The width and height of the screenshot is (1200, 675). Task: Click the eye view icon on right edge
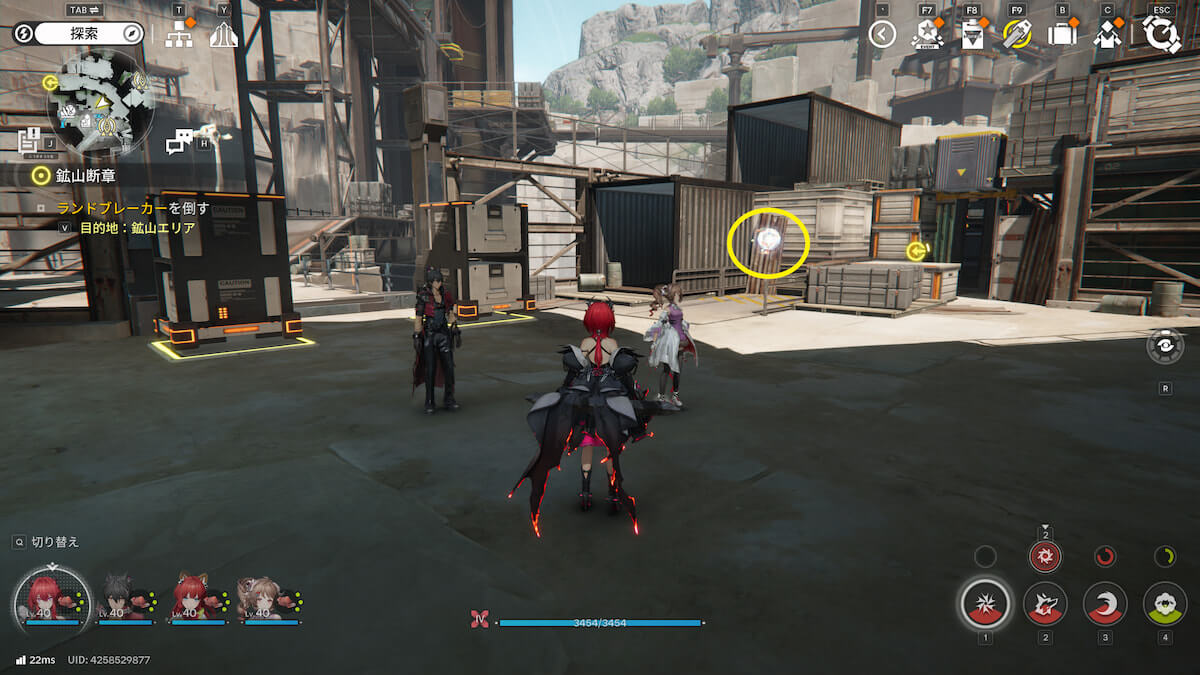click(x=1165, y=346)
